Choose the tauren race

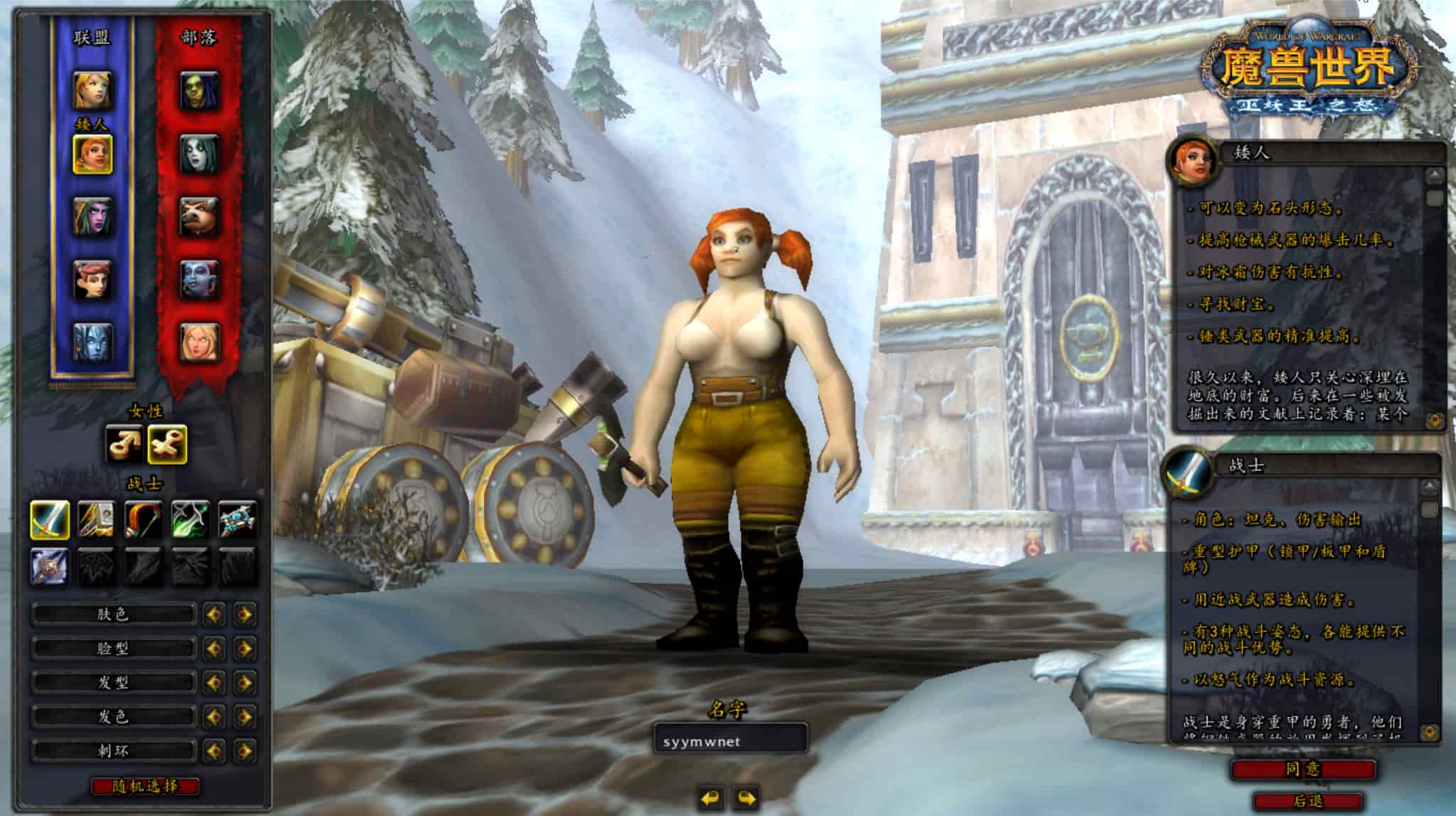199,216
